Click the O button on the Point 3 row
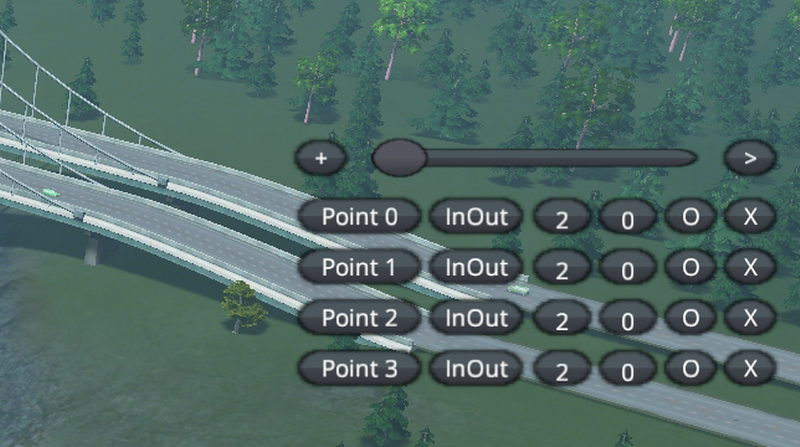This screenshot has height=447, width=800. tap(690, 368)
